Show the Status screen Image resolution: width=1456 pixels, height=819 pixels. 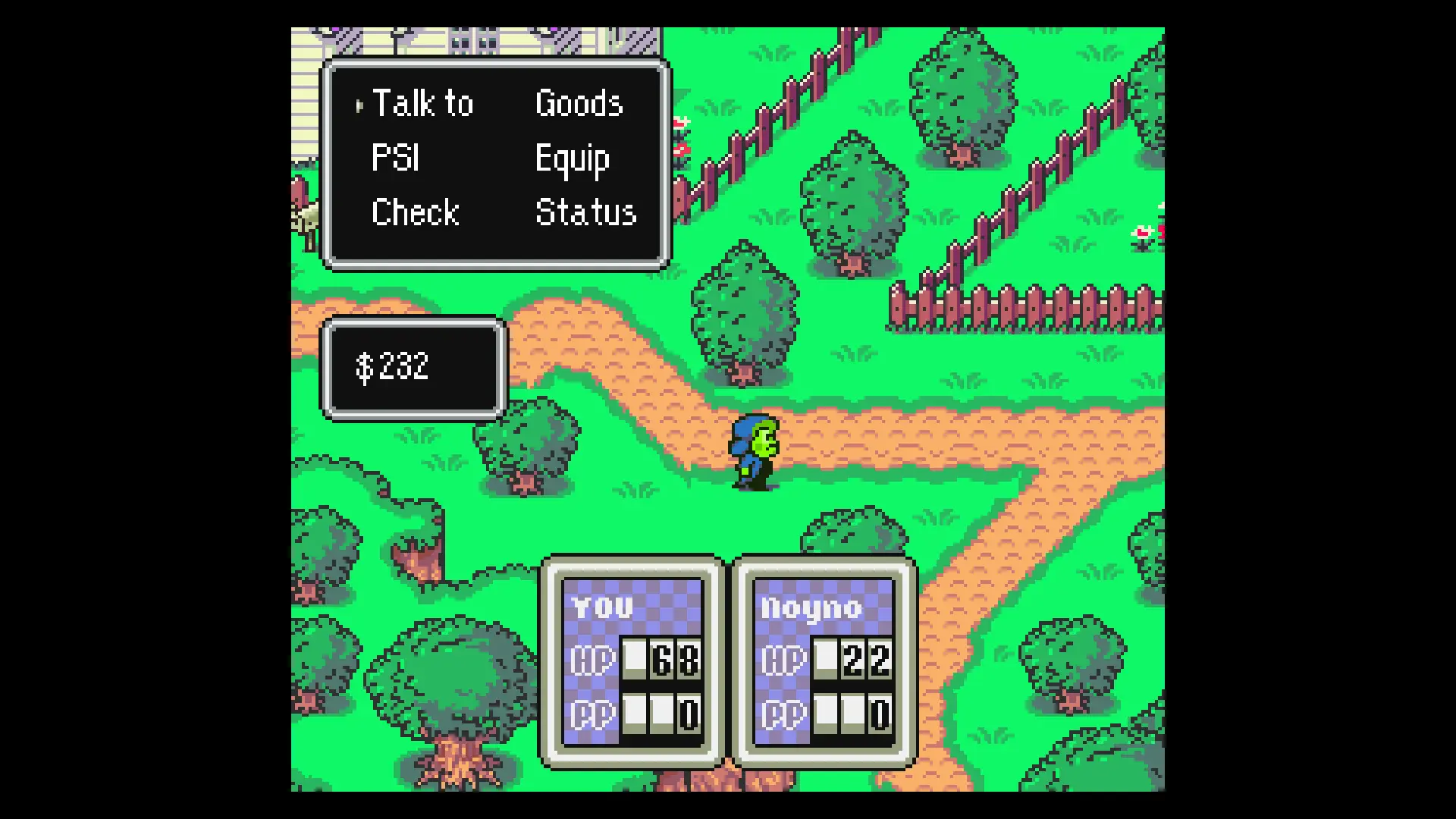coord(585,213)
